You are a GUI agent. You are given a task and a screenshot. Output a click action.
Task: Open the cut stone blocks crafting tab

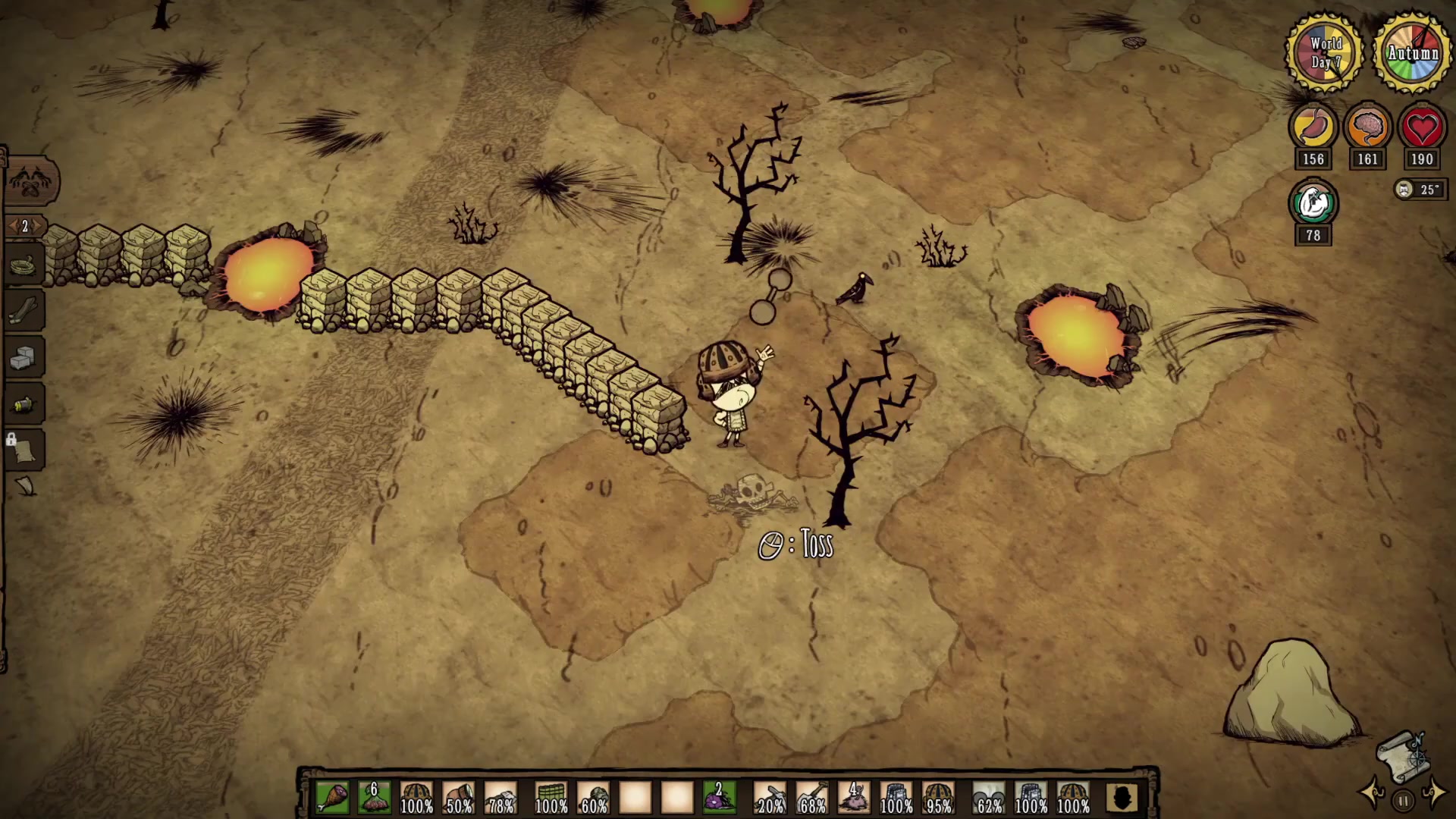click(x=24, y=358)
